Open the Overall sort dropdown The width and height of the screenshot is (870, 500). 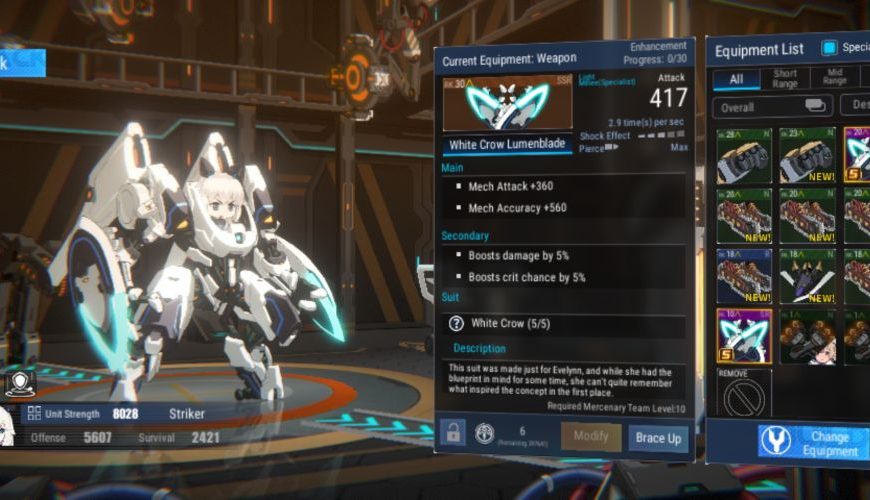773,105
